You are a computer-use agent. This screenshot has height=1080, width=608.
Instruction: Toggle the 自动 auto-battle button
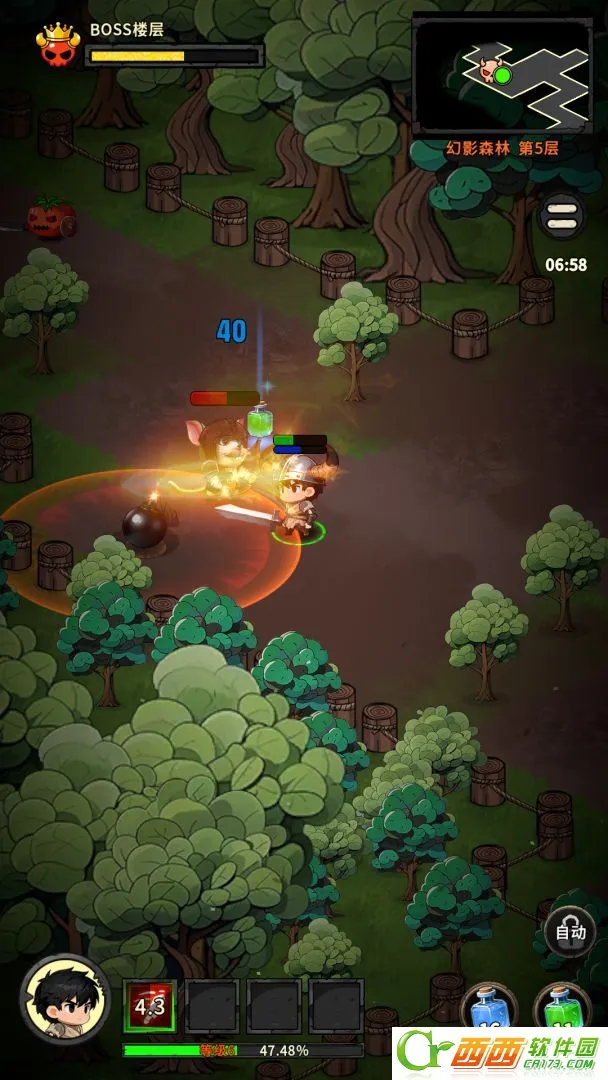pyautogui.click(x=570, y=933)
